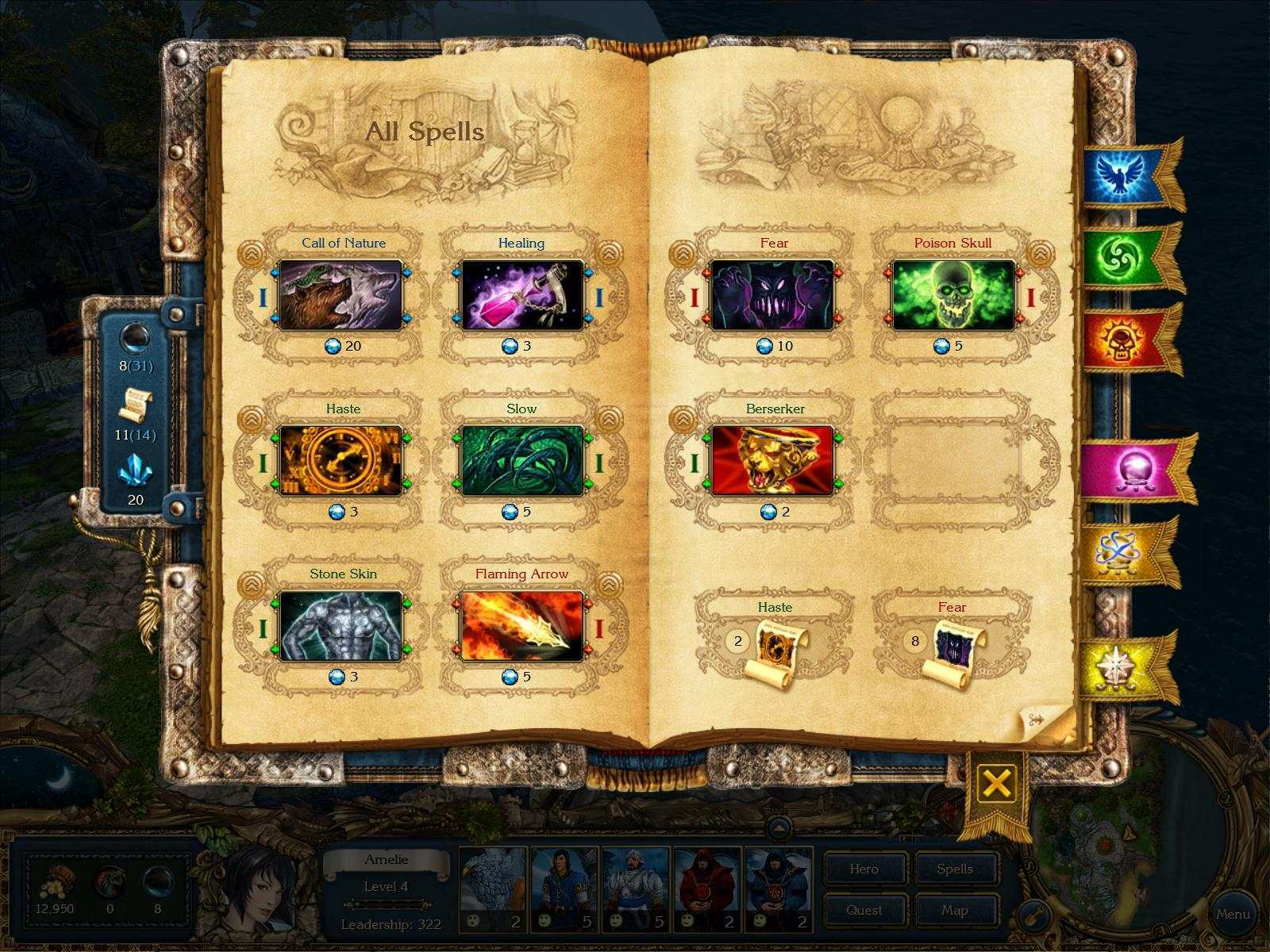
Task: Select the Call of Nature spell
Action: pyautogui.click(x=341, y=295)
